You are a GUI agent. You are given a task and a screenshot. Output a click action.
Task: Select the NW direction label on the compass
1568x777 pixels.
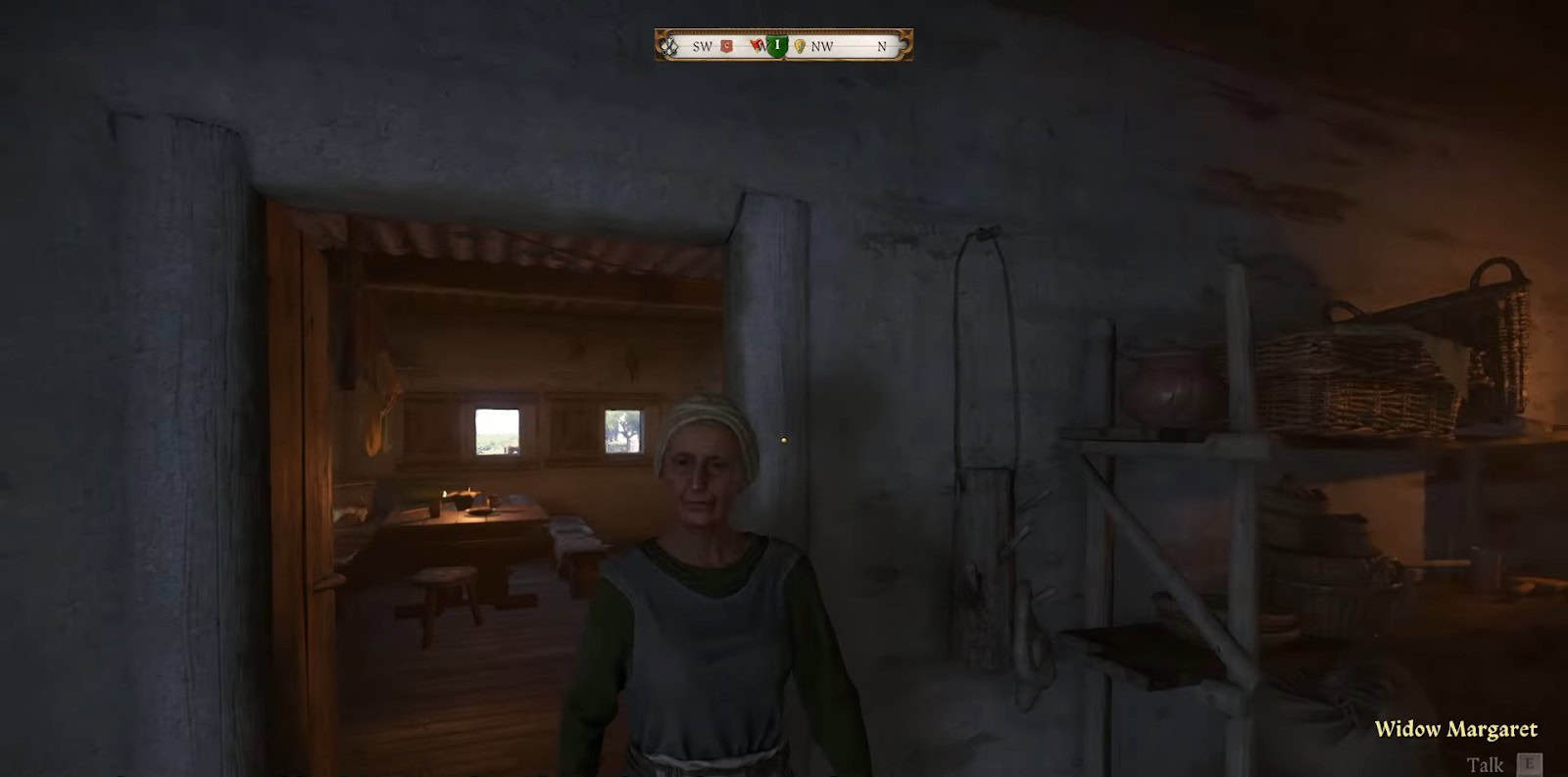coord(823,45)
